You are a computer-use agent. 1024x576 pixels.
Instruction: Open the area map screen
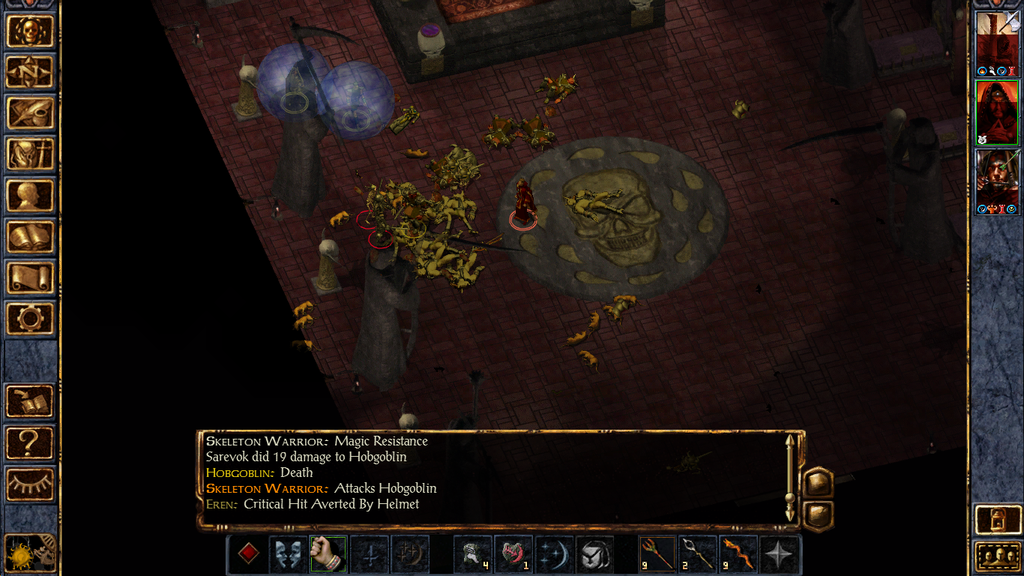click(x=30, y=72)
